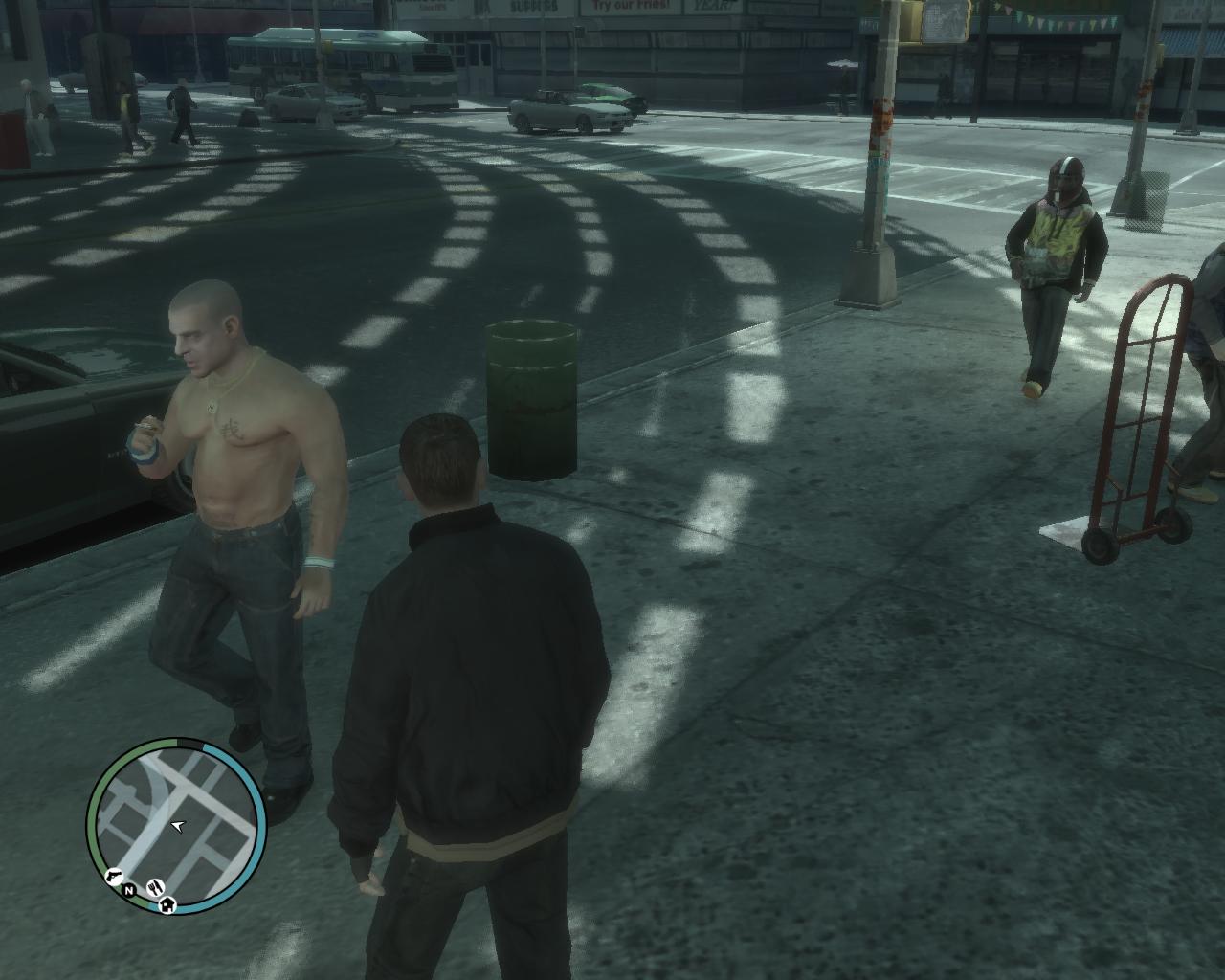
Task: Click the white player arrow on minimap
Action: coord(177,825)
